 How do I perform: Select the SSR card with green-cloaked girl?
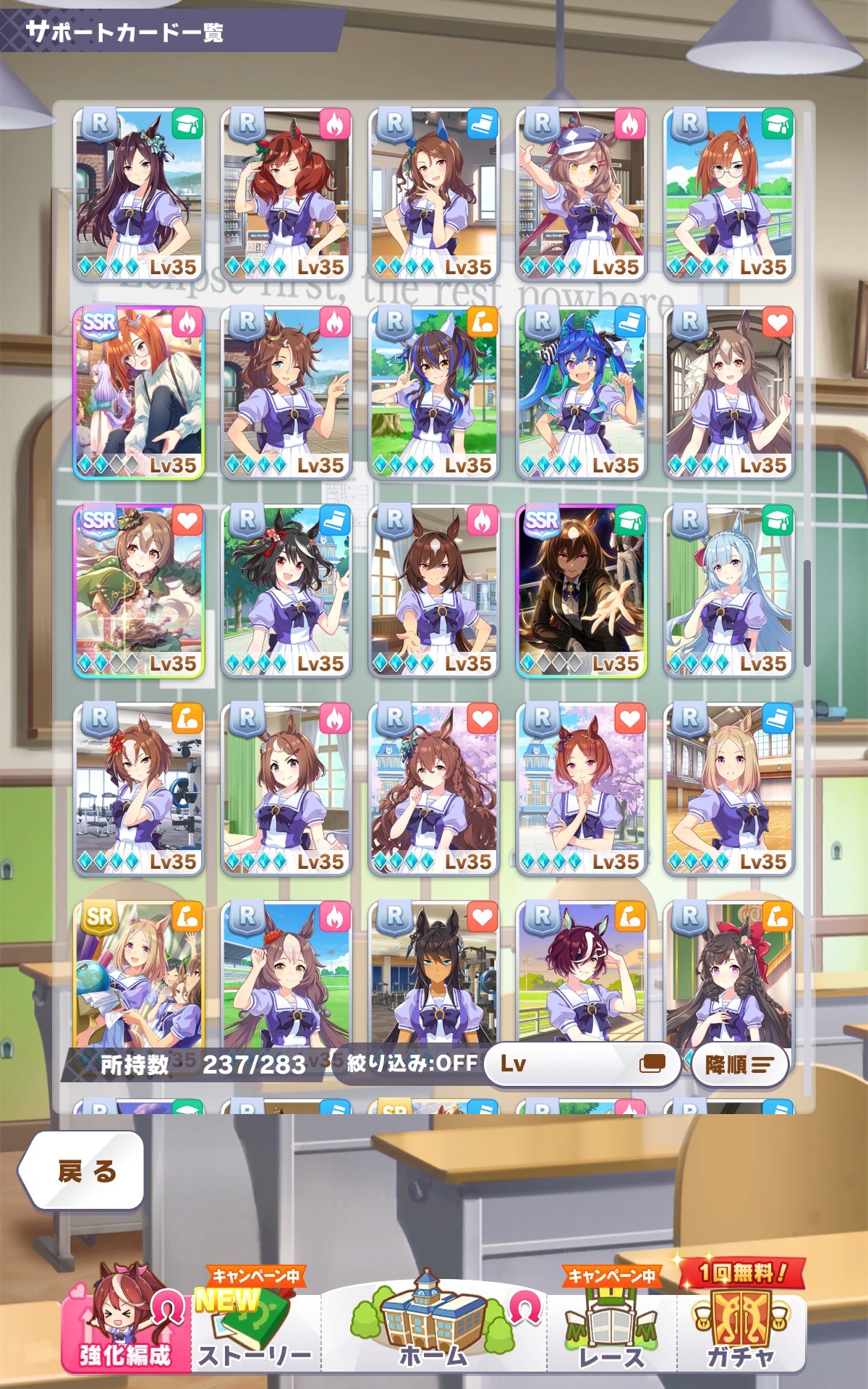(x=139, y=590)
